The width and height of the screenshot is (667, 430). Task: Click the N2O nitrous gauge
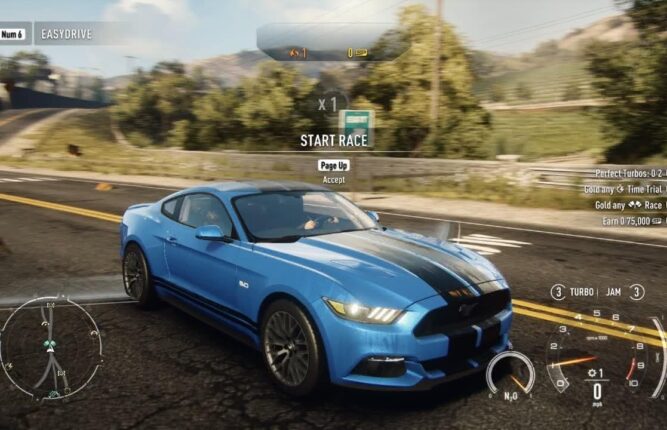[510, 374]
